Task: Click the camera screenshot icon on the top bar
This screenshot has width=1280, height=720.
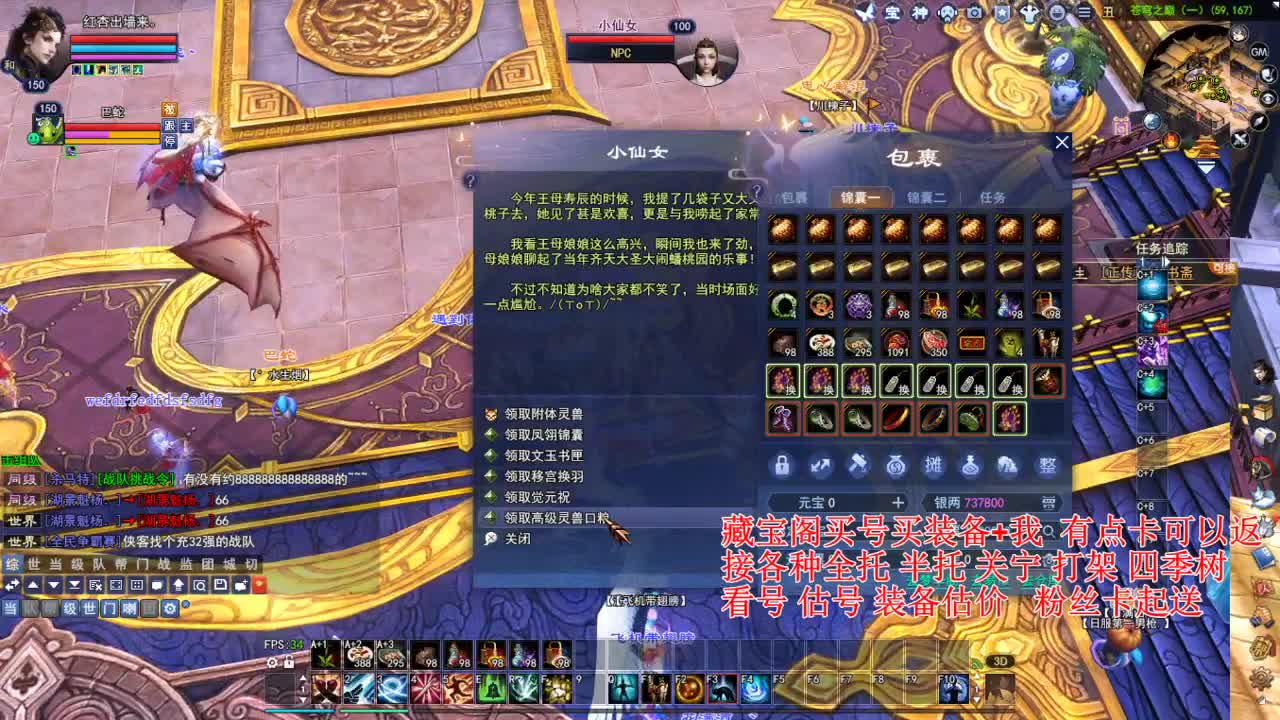Action: click(x=974, y=12)
